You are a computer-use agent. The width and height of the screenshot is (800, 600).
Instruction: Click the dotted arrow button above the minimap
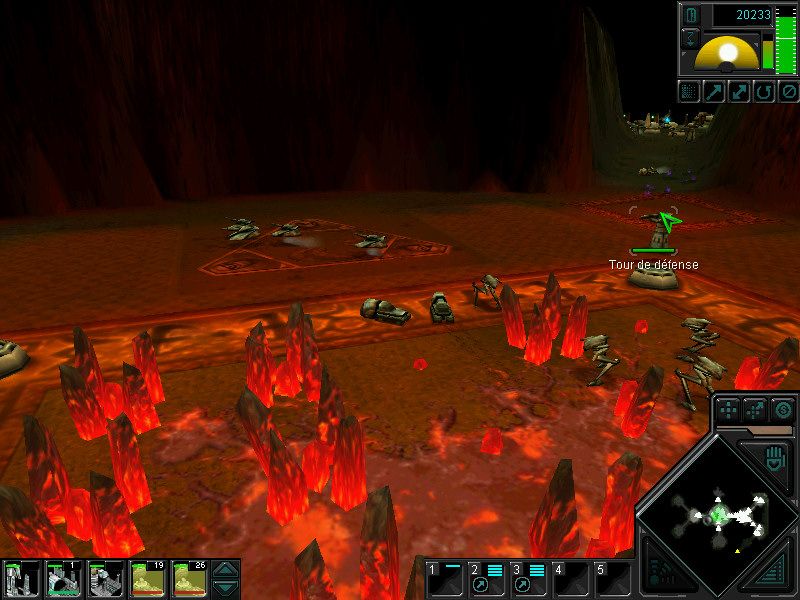pyautogui.click(x=756, y=408)
